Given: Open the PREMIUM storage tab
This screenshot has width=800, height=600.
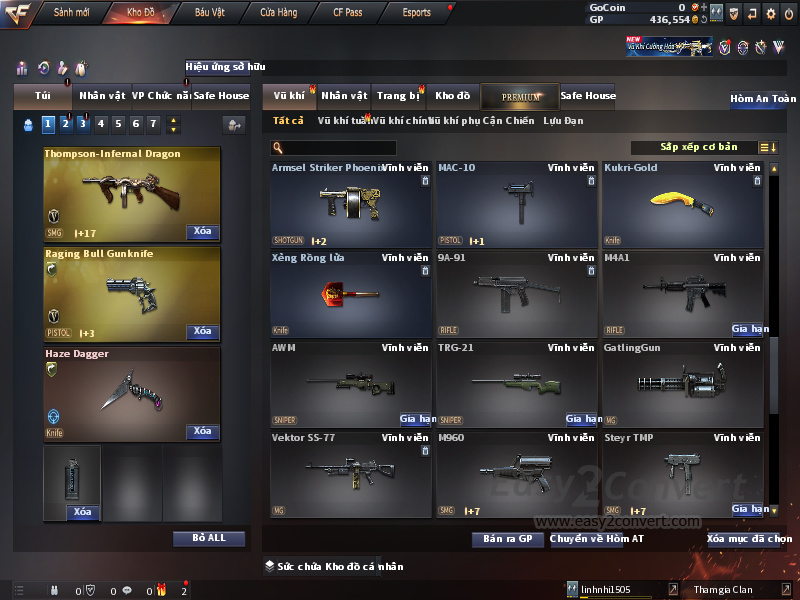Looking at the screenshot, I should [520, 96].
